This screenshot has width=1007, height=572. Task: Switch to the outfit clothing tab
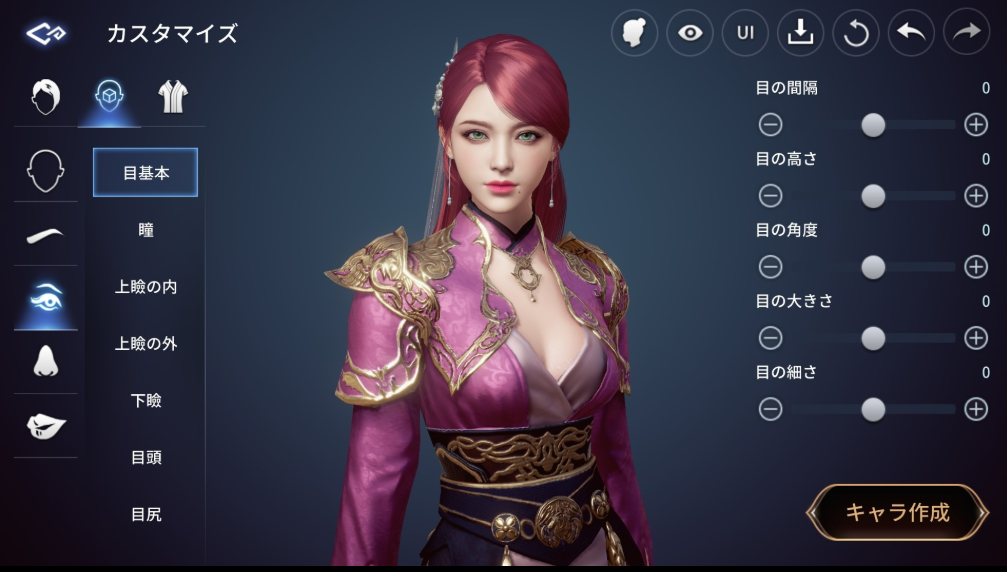coord(172,97)
